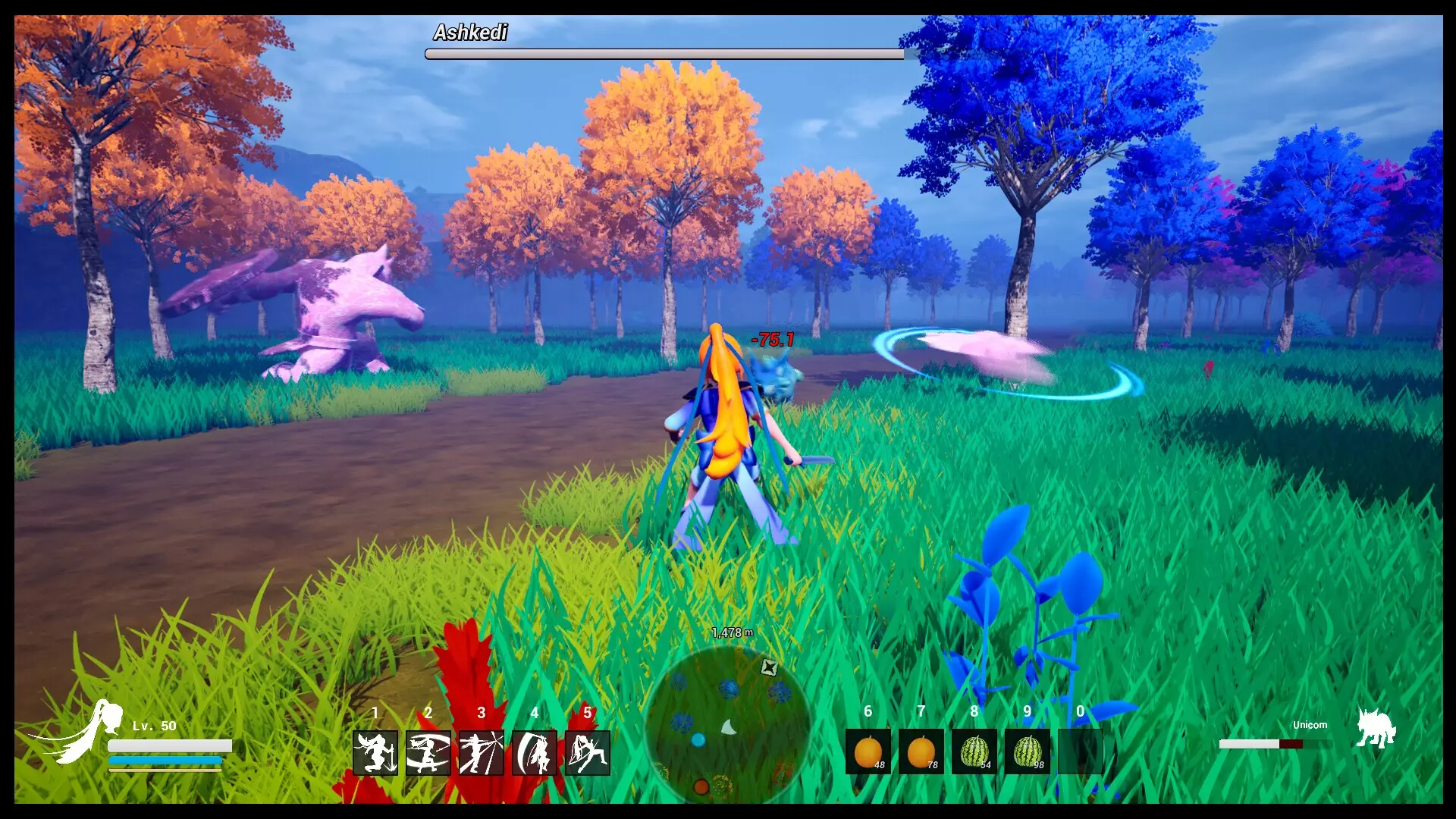This screenshot has height=819, width=1456.
Task: Select the Unicom companion icon
Action: (x=1376, y=730)
